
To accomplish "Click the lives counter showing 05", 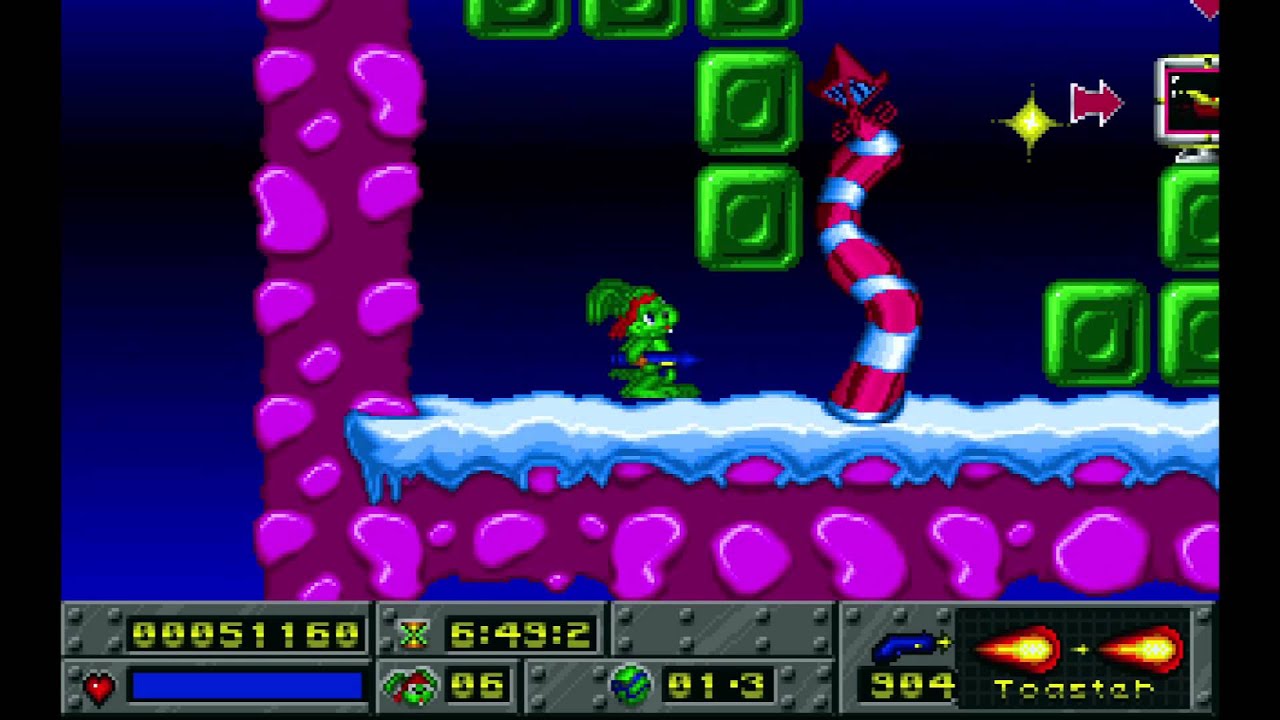I will (475, 686).
